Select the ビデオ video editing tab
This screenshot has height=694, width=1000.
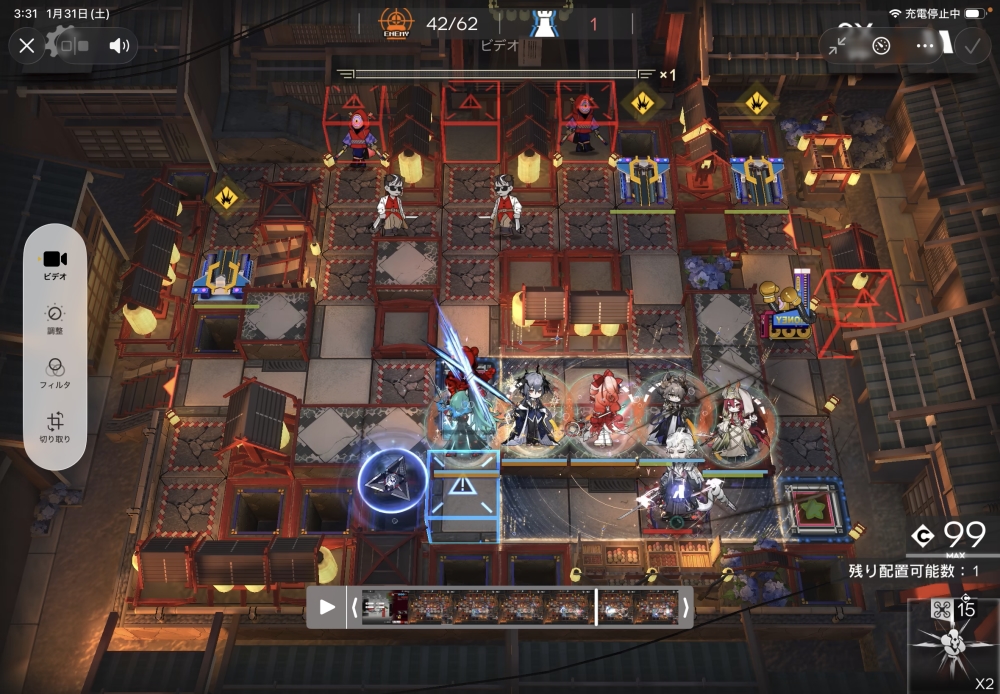55,264
